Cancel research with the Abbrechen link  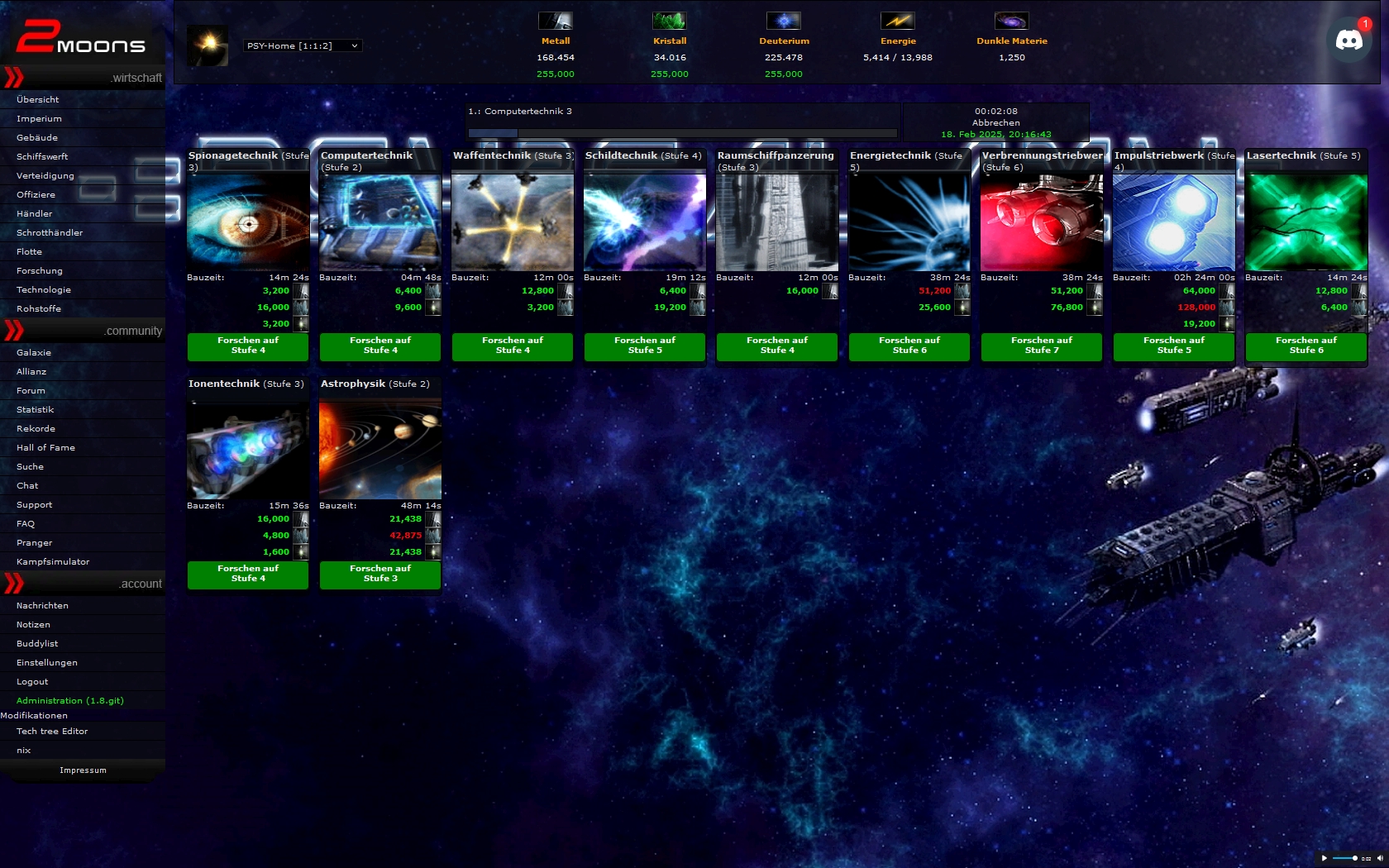[995, 122]
